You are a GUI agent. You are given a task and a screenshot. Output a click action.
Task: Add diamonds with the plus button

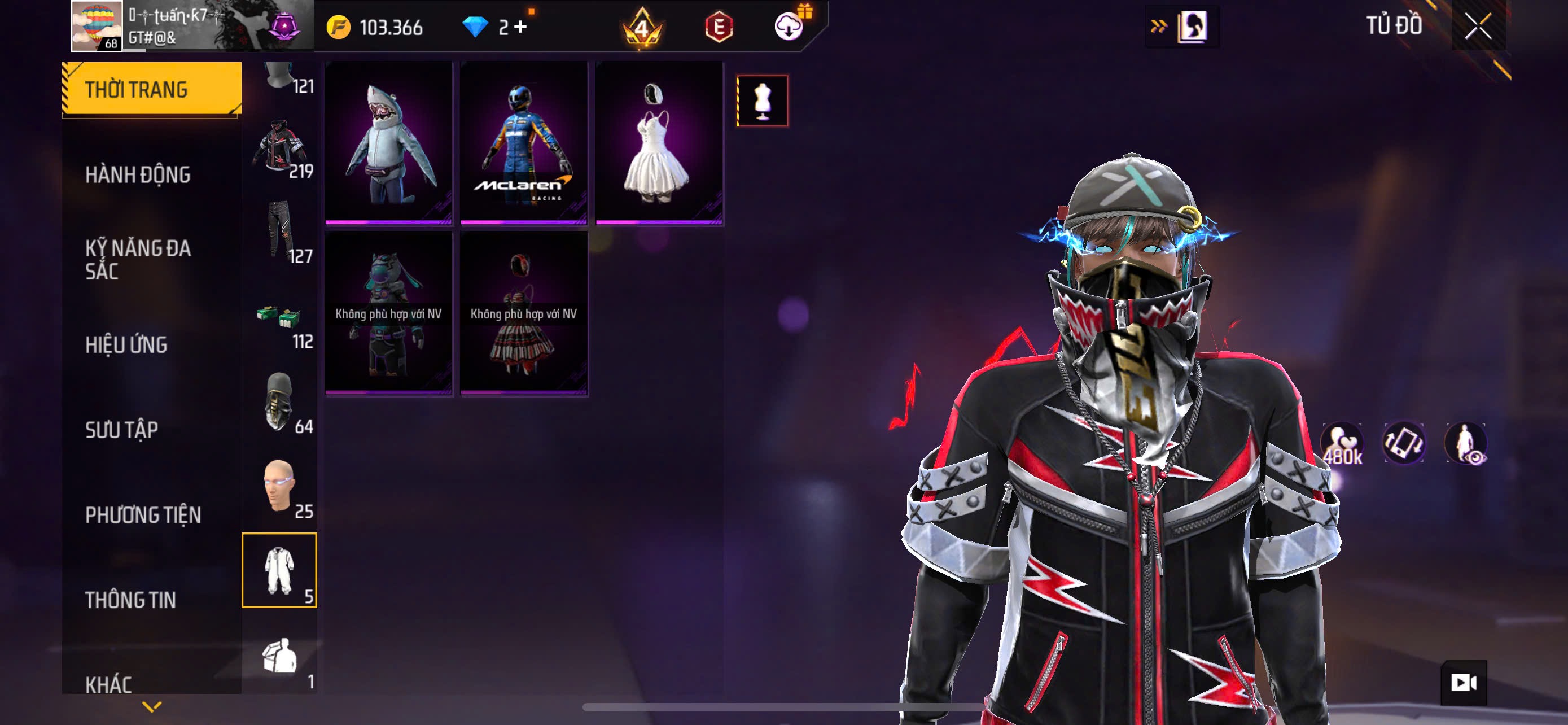click(520, 27)
